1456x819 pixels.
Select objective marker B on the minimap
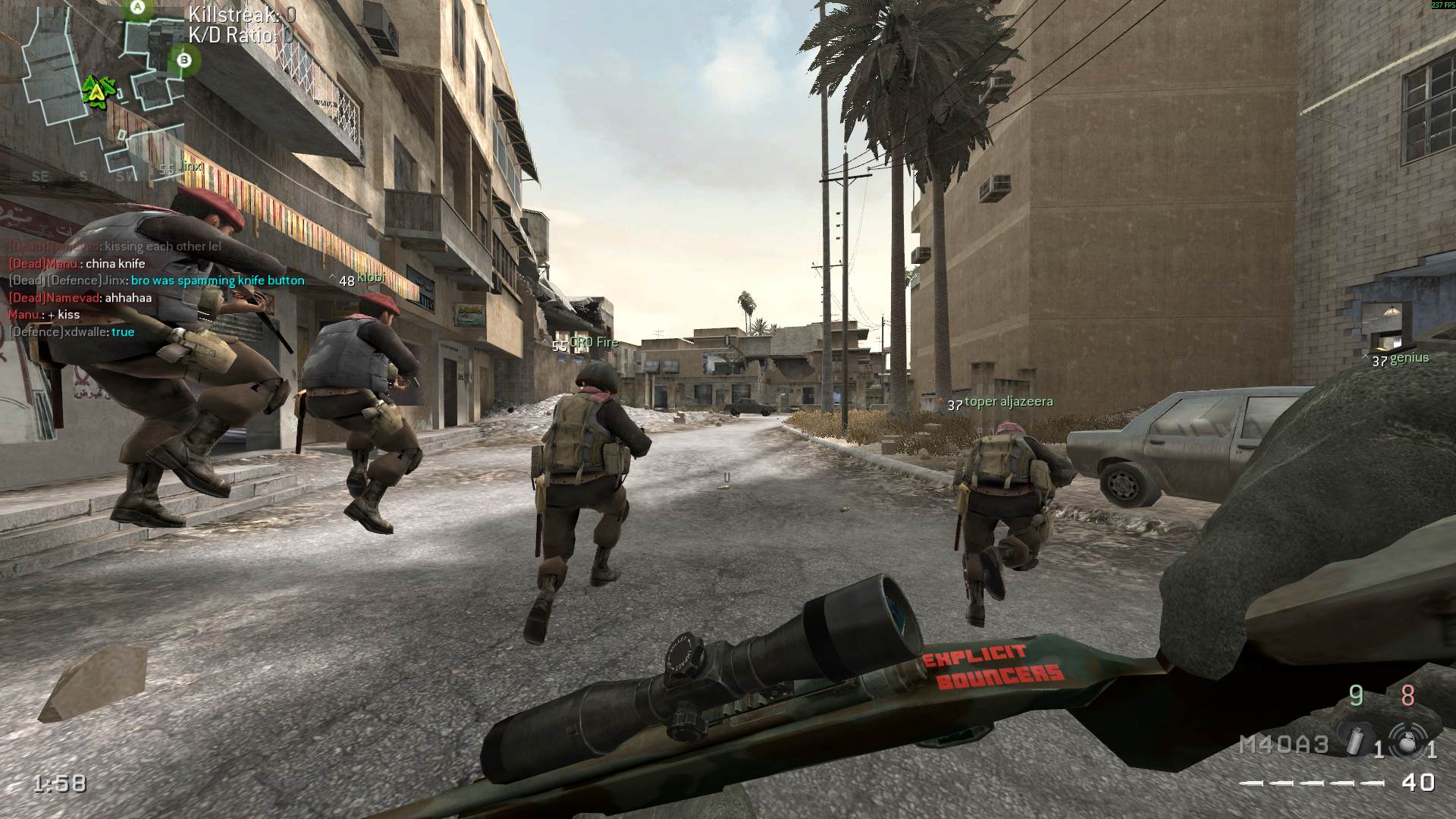coord(184,58)
